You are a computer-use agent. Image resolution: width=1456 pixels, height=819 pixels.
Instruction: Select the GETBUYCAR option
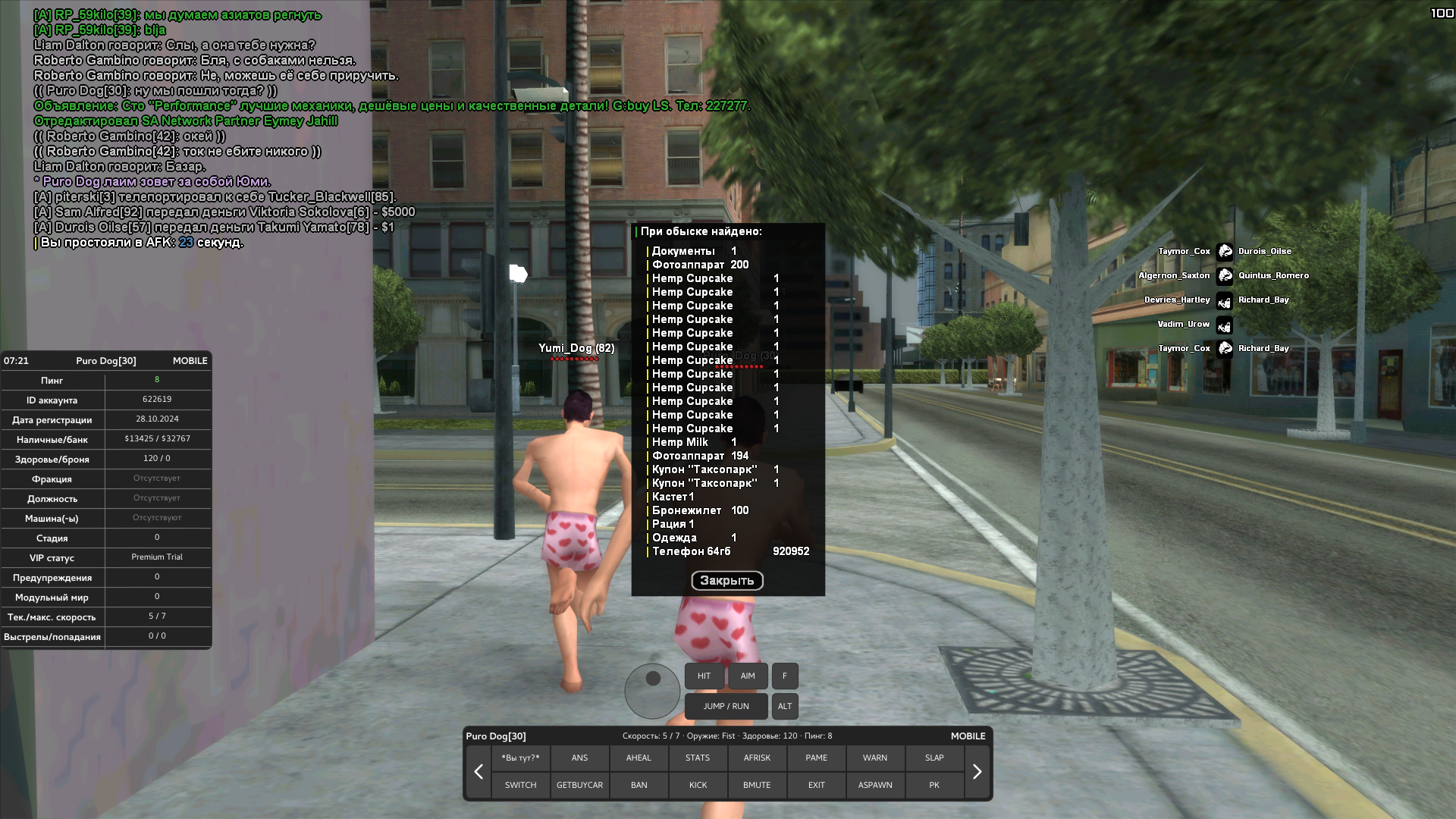[x=579, y=785]
